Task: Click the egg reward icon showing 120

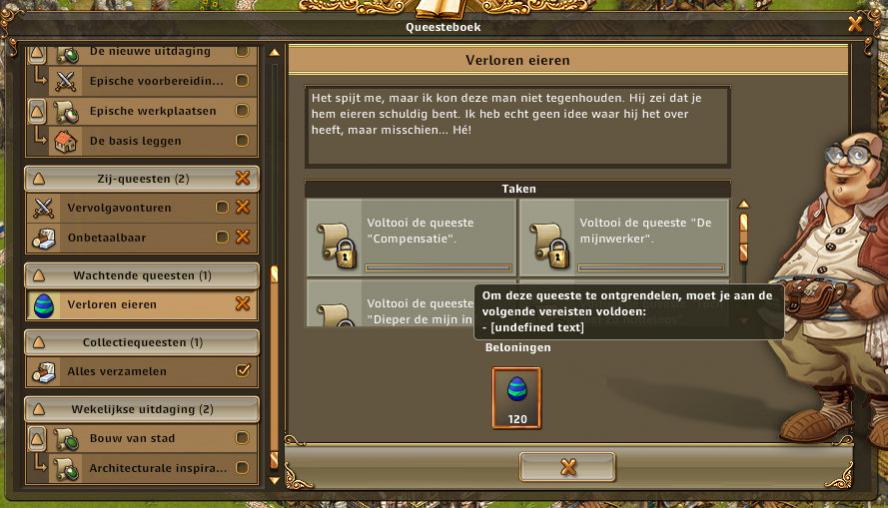Action: [x=517, y=397]
